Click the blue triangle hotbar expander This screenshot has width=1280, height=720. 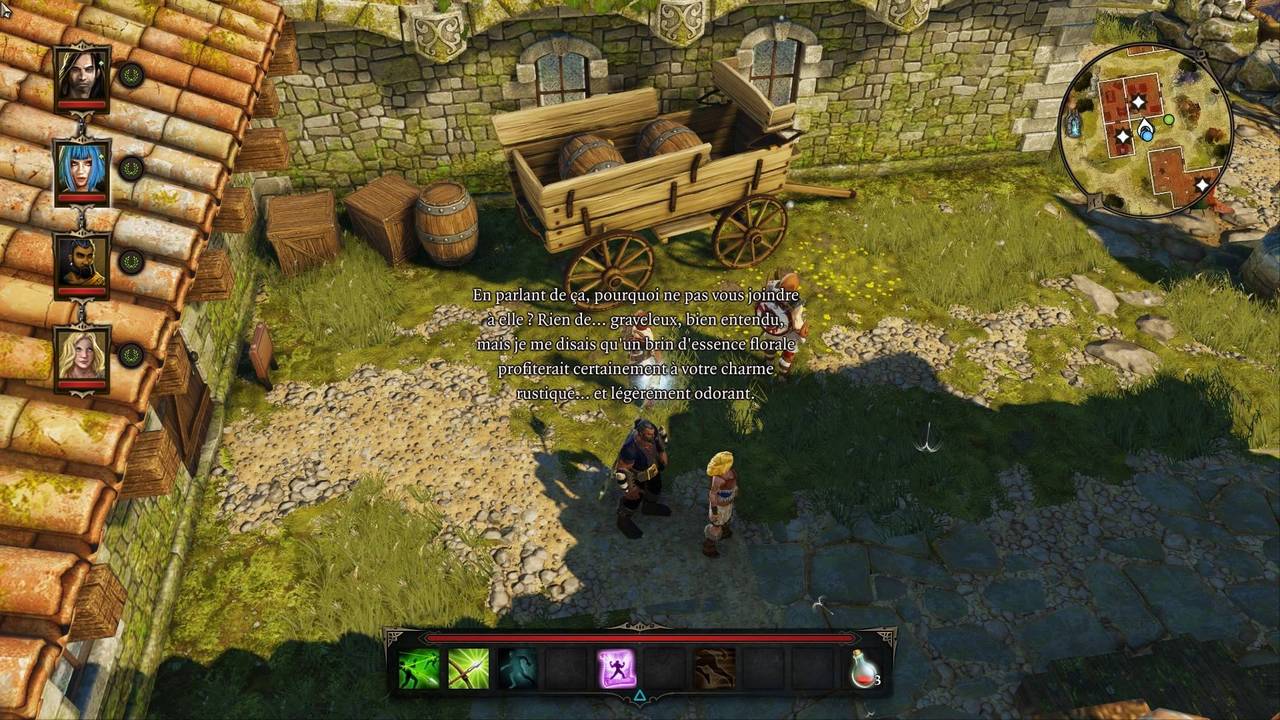[640, 696]
